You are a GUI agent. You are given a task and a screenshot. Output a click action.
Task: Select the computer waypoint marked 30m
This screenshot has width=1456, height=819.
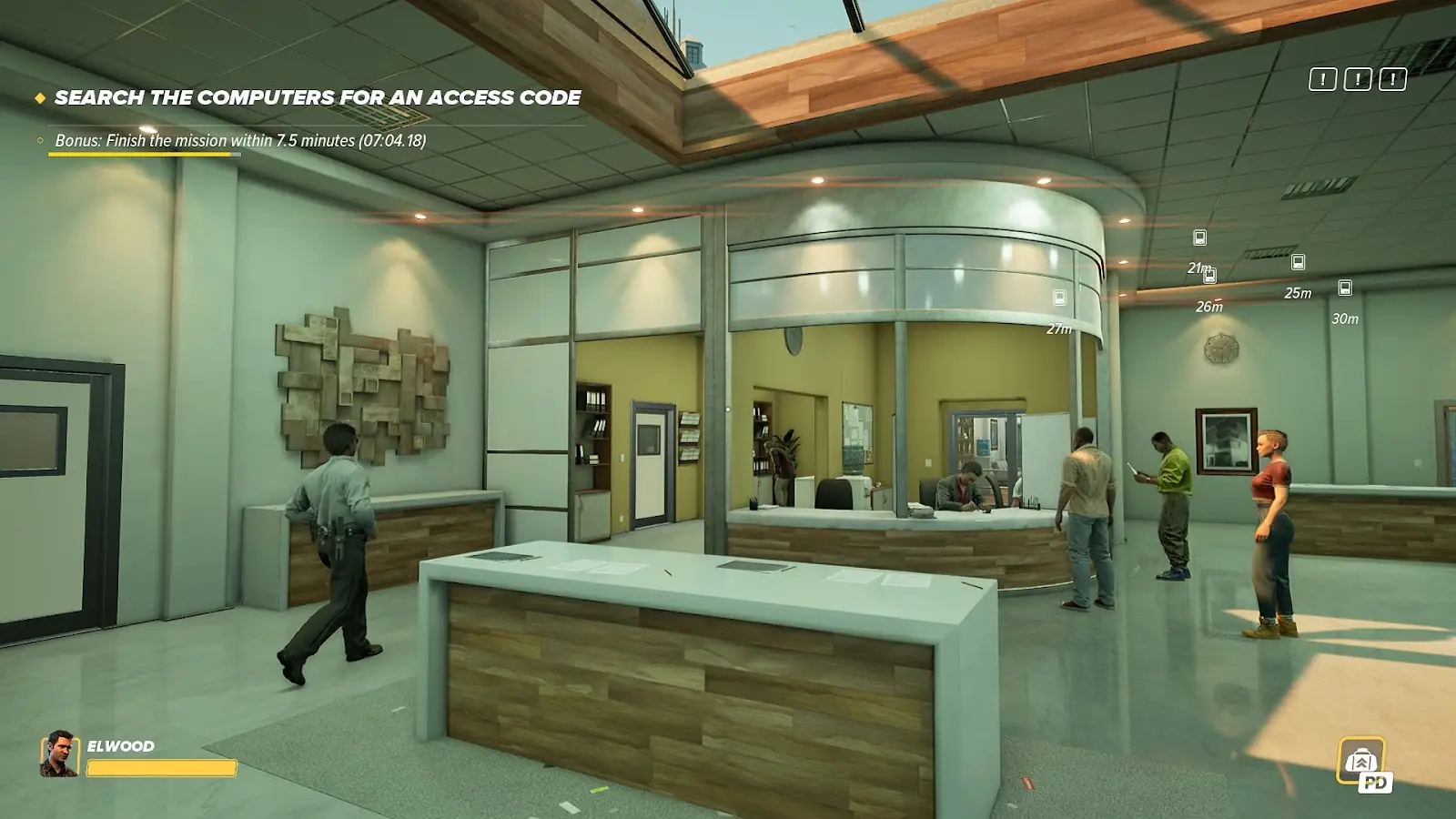[1345, 288]
